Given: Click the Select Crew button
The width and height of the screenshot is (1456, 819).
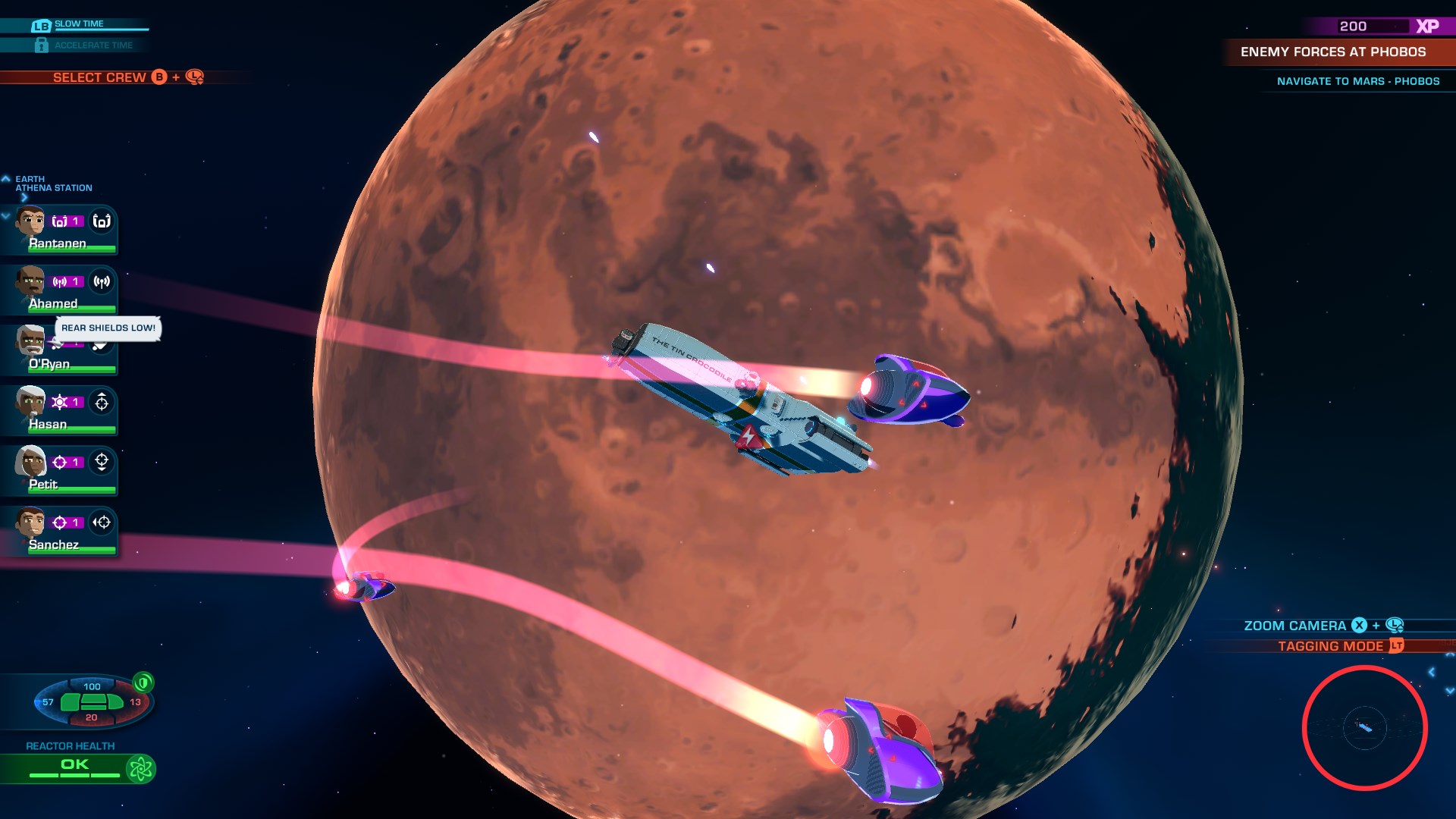Looking at the screenshot, I should pyautogui.click(x=99, y=77).
